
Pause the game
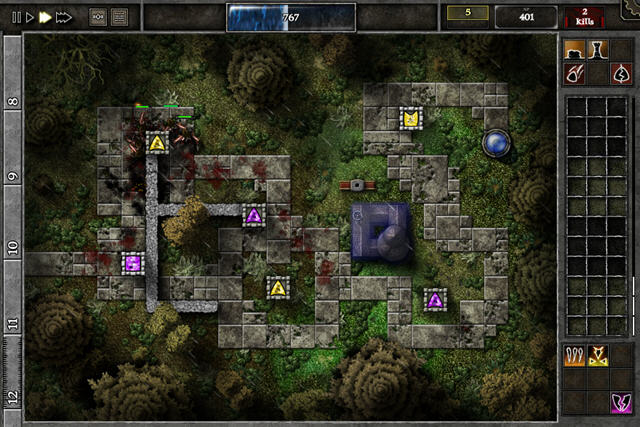16,17
